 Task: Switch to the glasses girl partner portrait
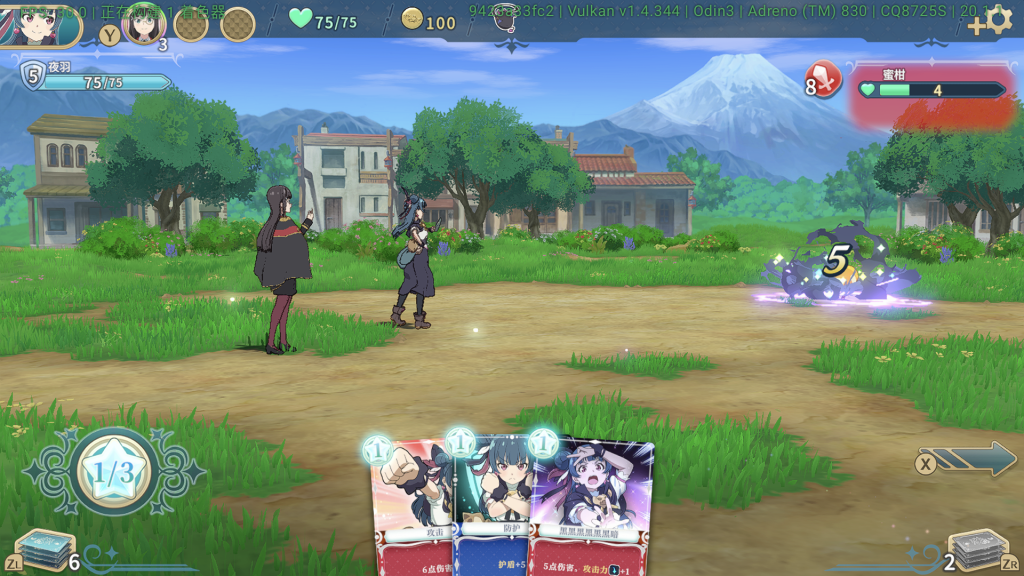coord(143,24)
